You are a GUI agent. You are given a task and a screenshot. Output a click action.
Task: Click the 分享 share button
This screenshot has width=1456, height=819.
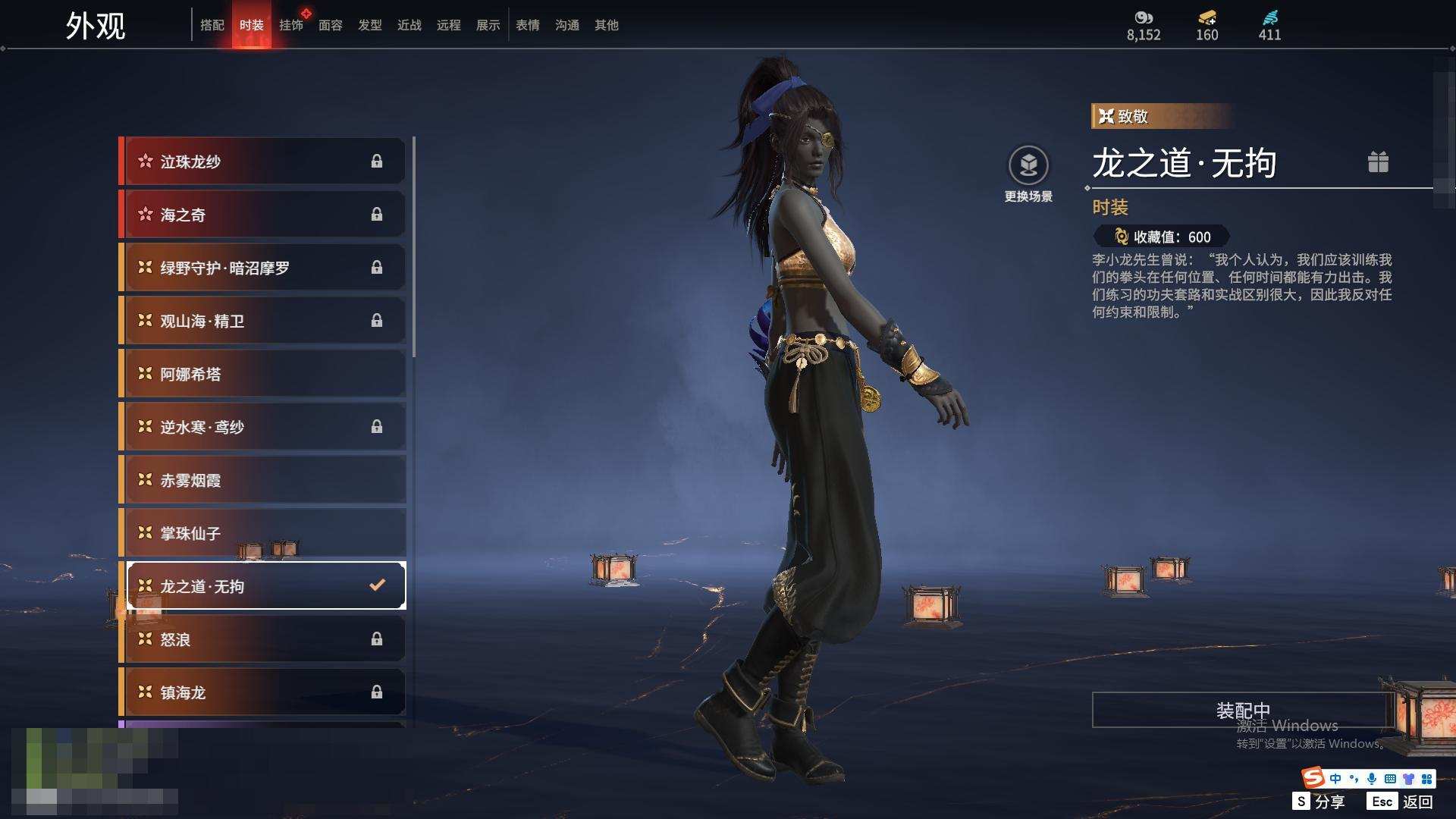tap(1319, 802)
